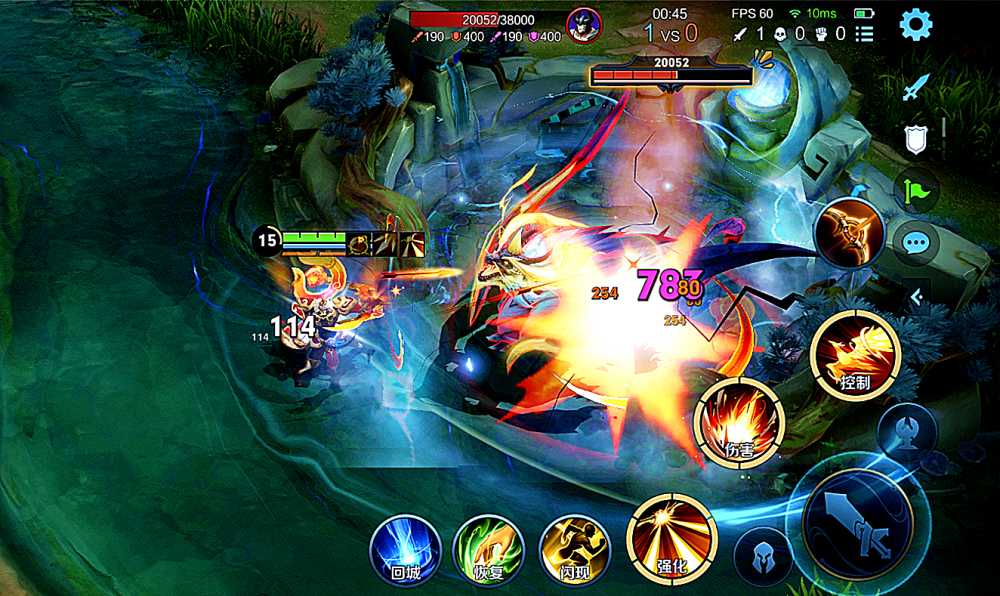Collapse the side panel with the arrow
Viewport: 1000px width, 596px height.
pos(916,295)
